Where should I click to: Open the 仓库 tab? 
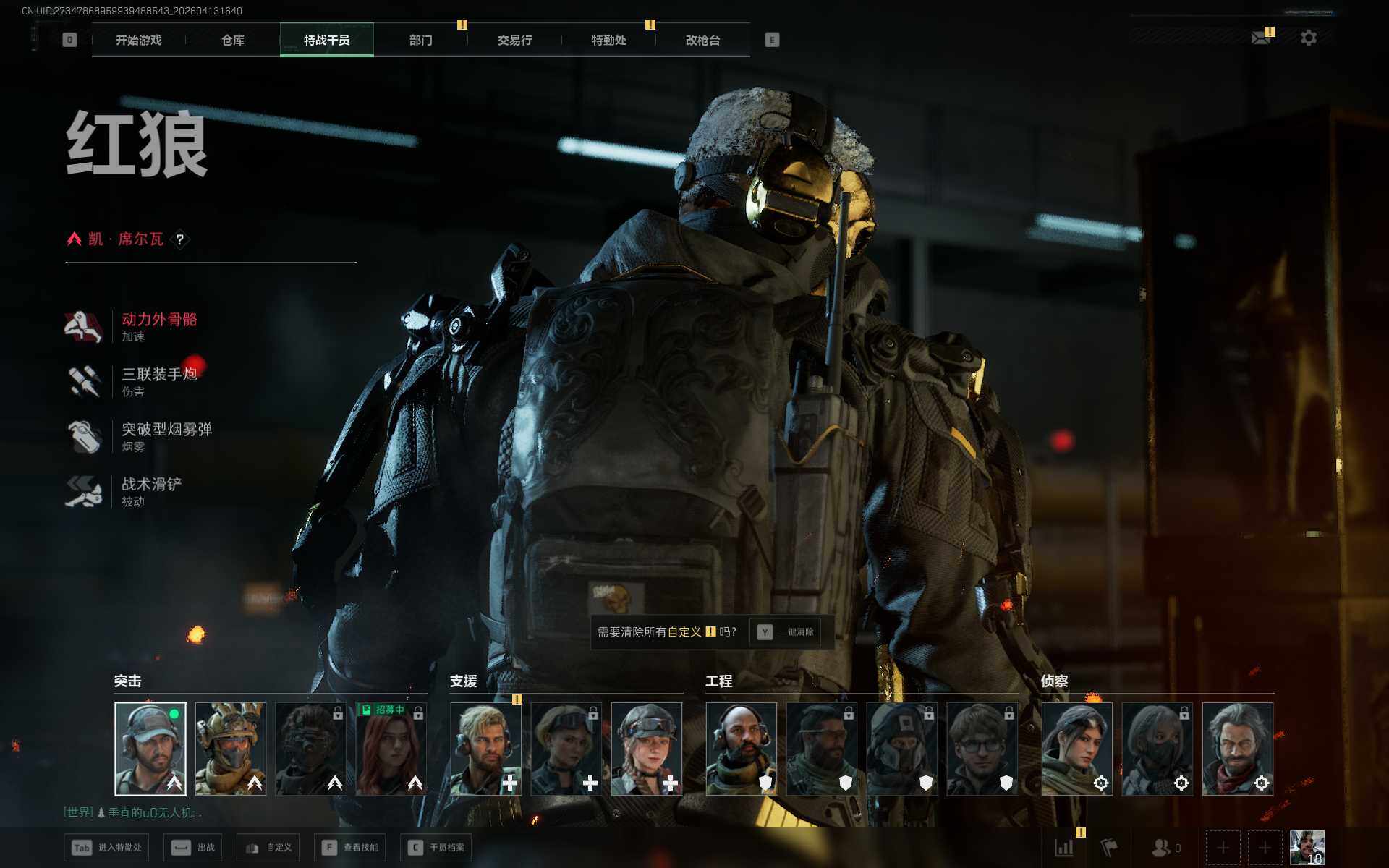232,41
